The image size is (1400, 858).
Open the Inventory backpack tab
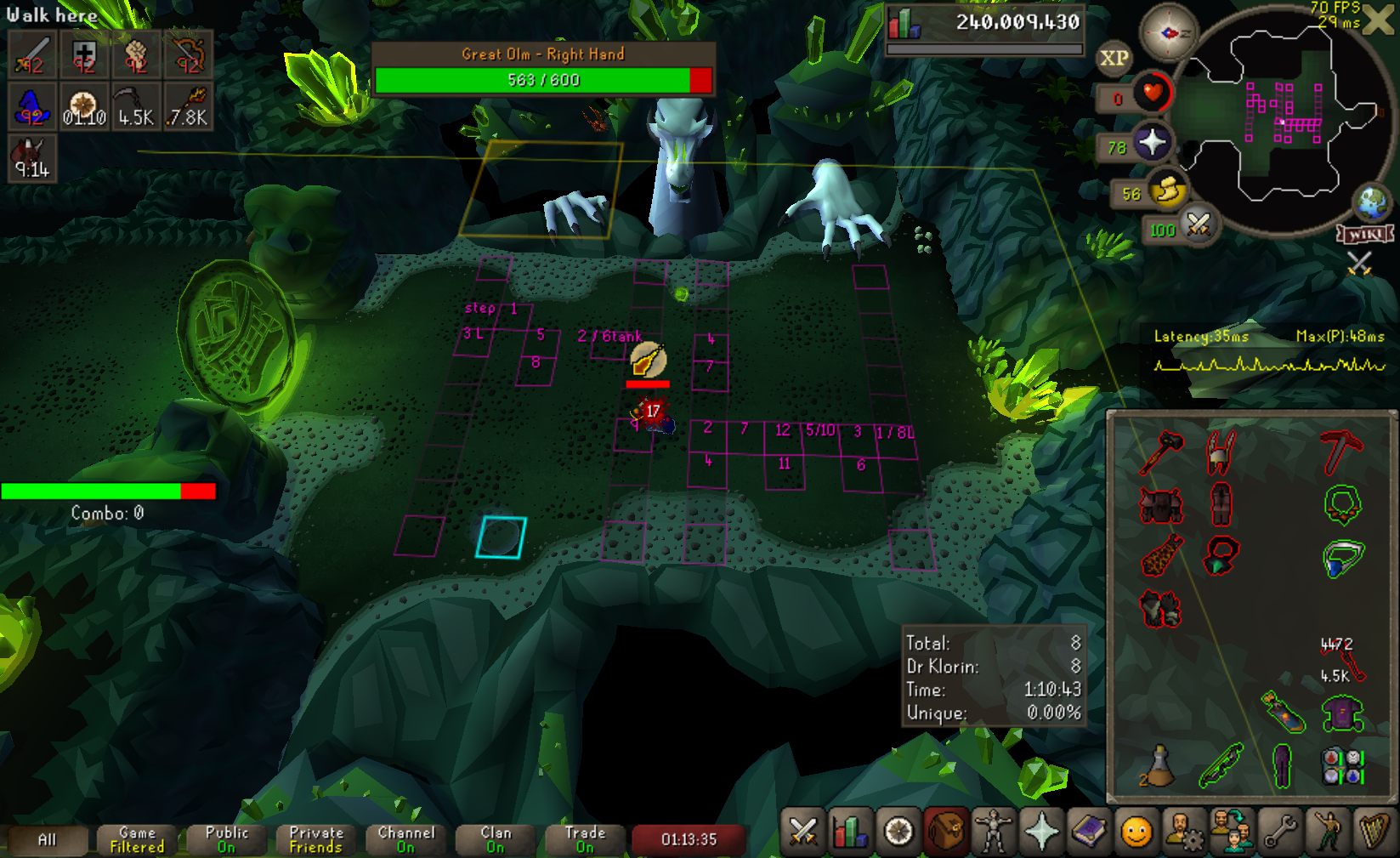(945, 832)
